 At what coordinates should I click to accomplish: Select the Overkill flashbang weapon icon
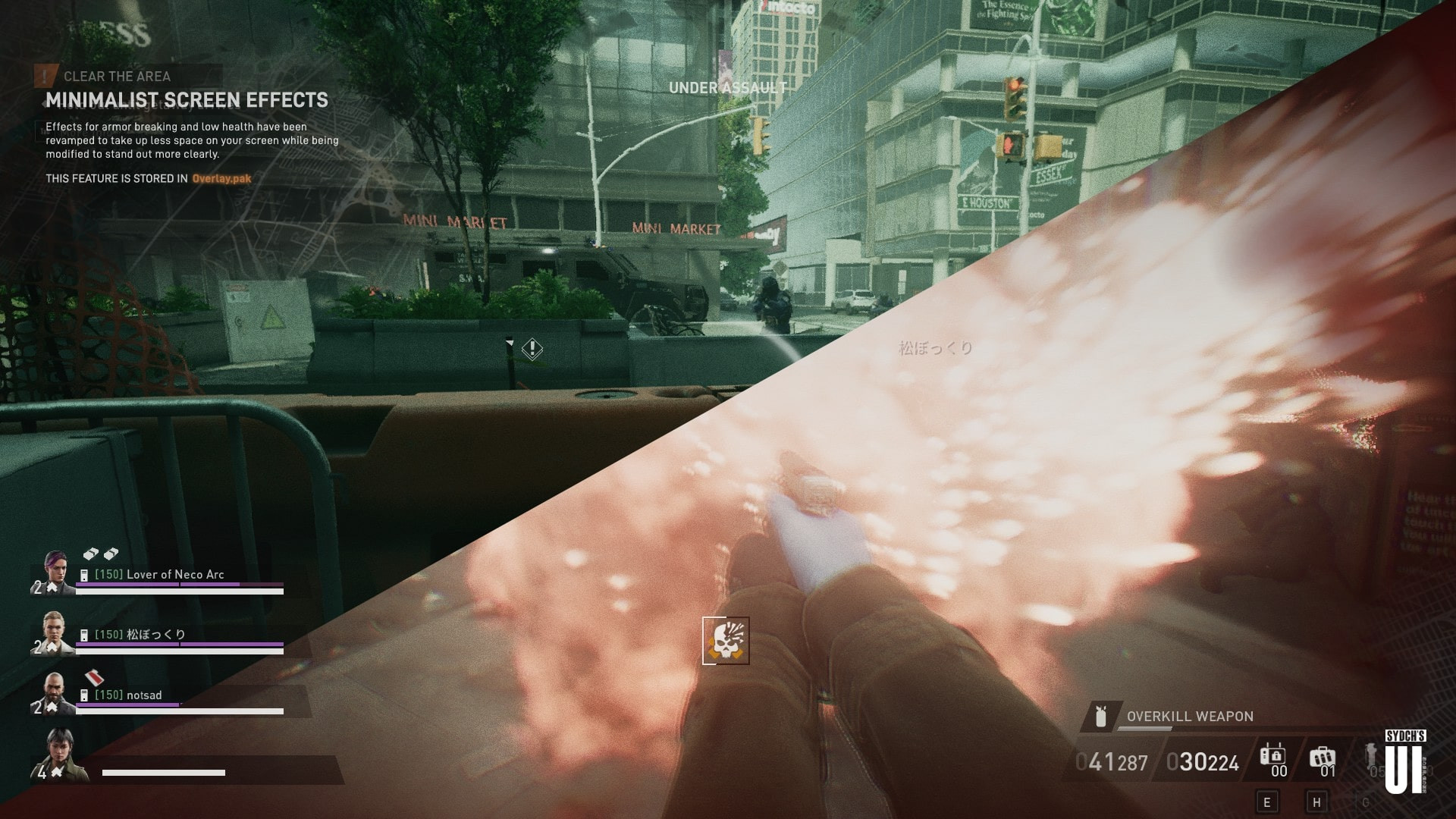pyautogui.click(x=1100, y=717)
